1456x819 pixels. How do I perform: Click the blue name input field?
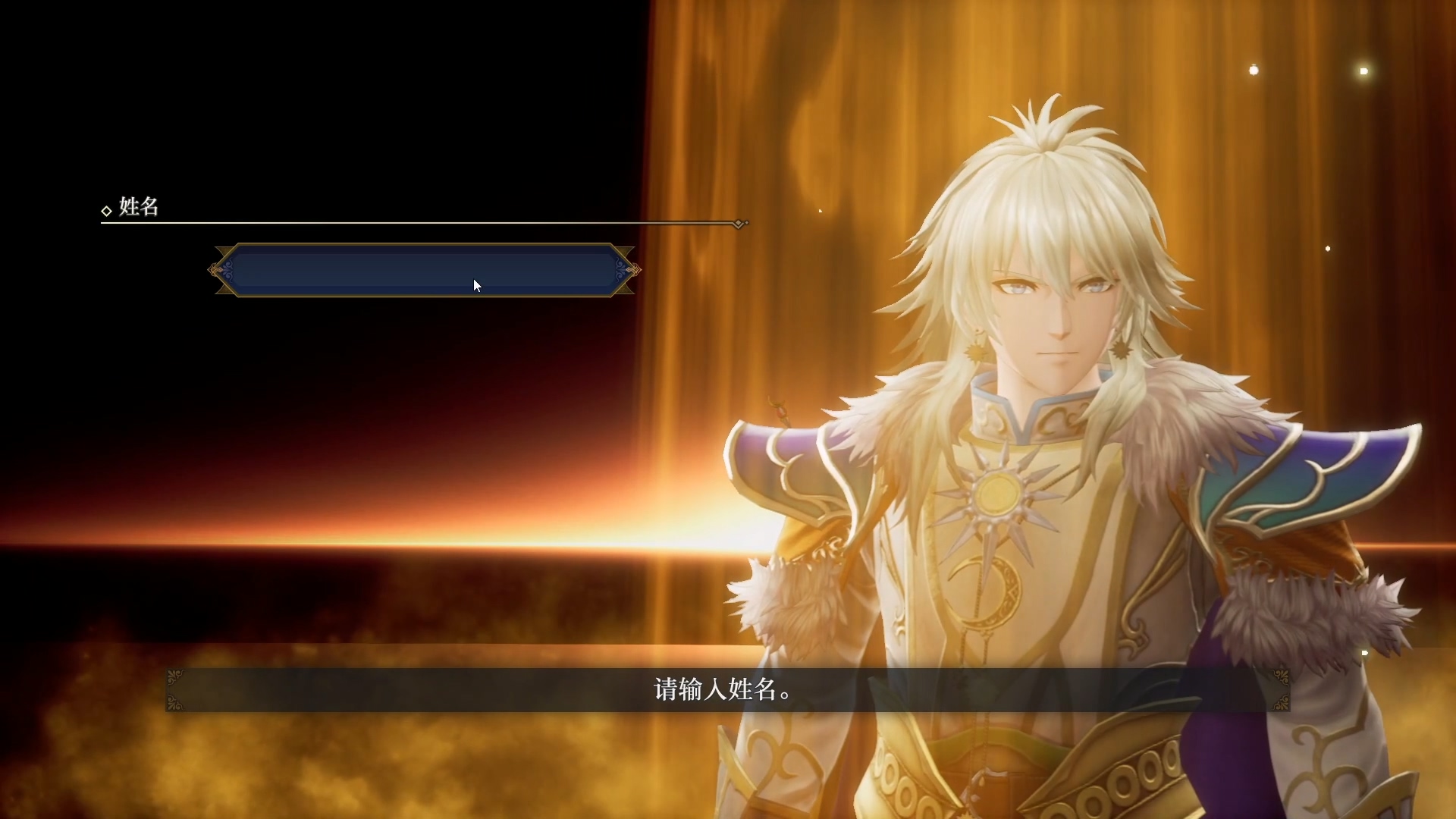(424, 270)
